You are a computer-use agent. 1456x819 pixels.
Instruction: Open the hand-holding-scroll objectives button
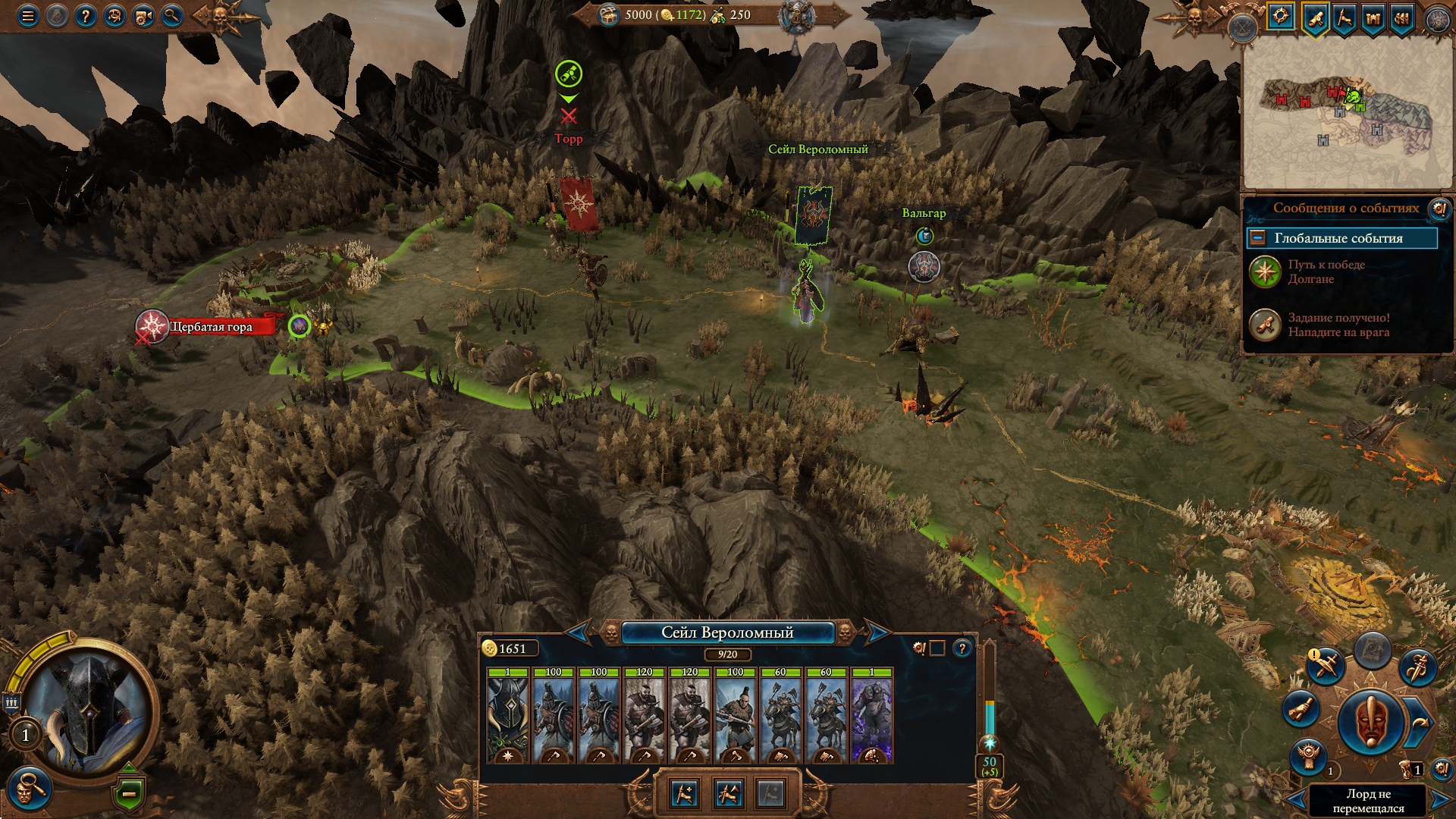pos(1301,709)
